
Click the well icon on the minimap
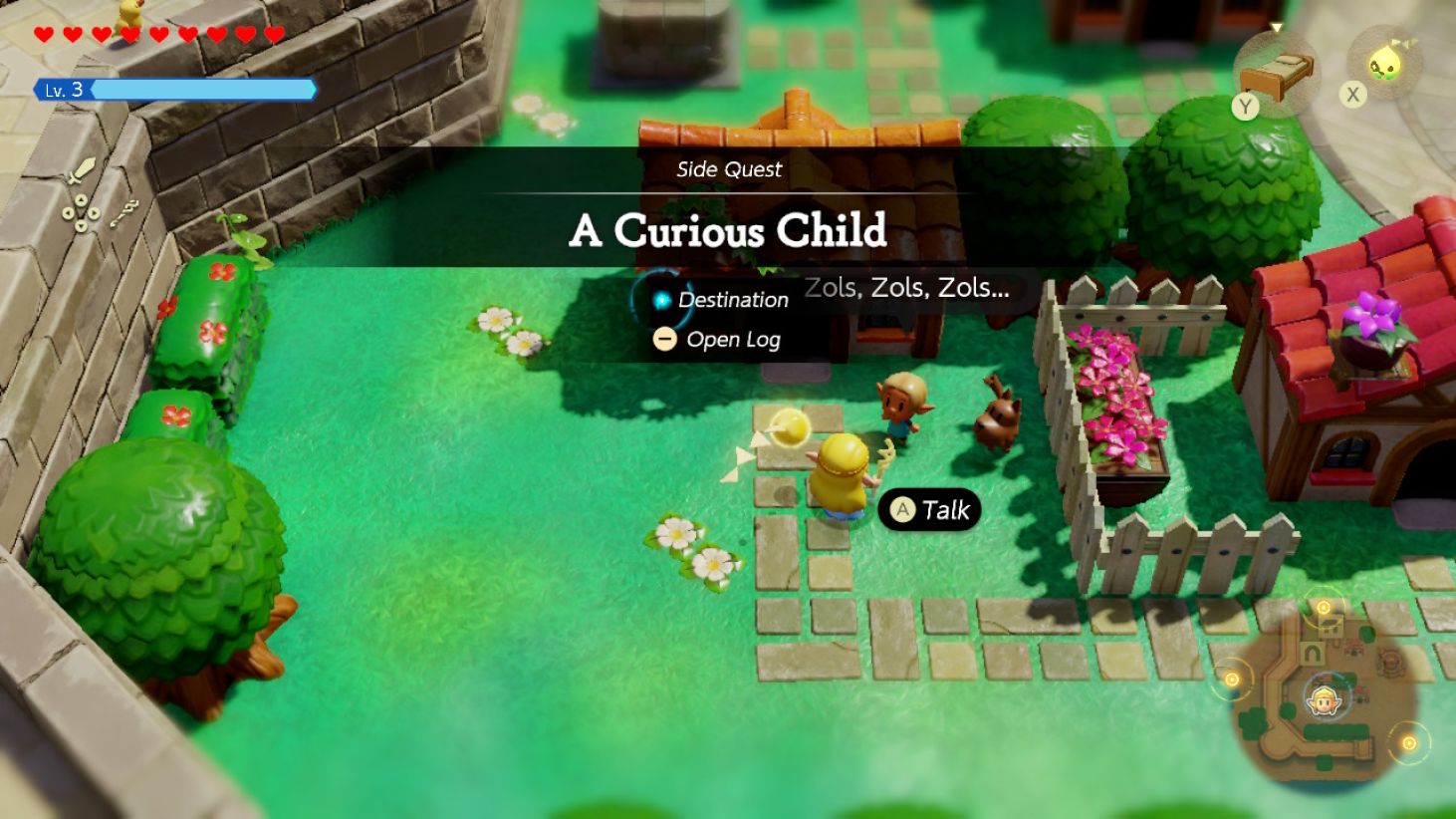pos(1389,660)
